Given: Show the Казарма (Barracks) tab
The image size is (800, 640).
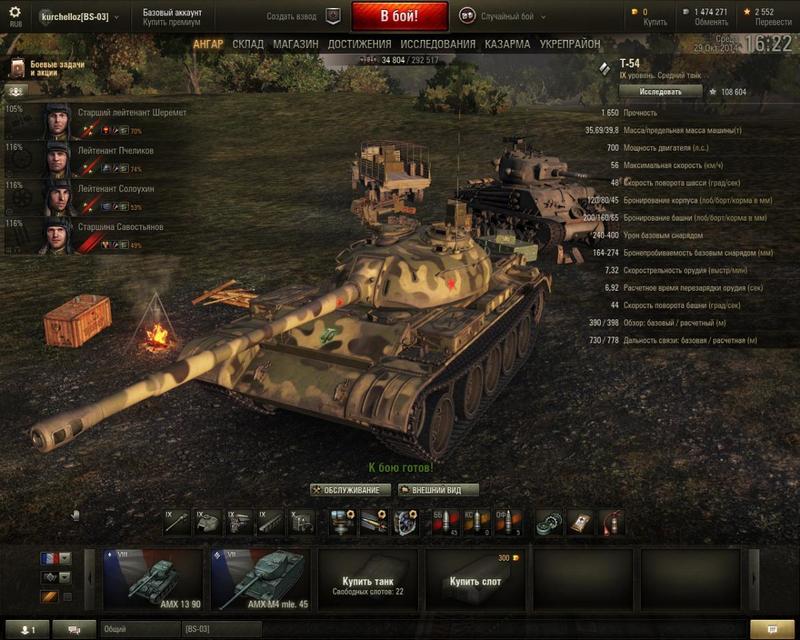Looking at the screenshot, I should [x=507, y=45].
